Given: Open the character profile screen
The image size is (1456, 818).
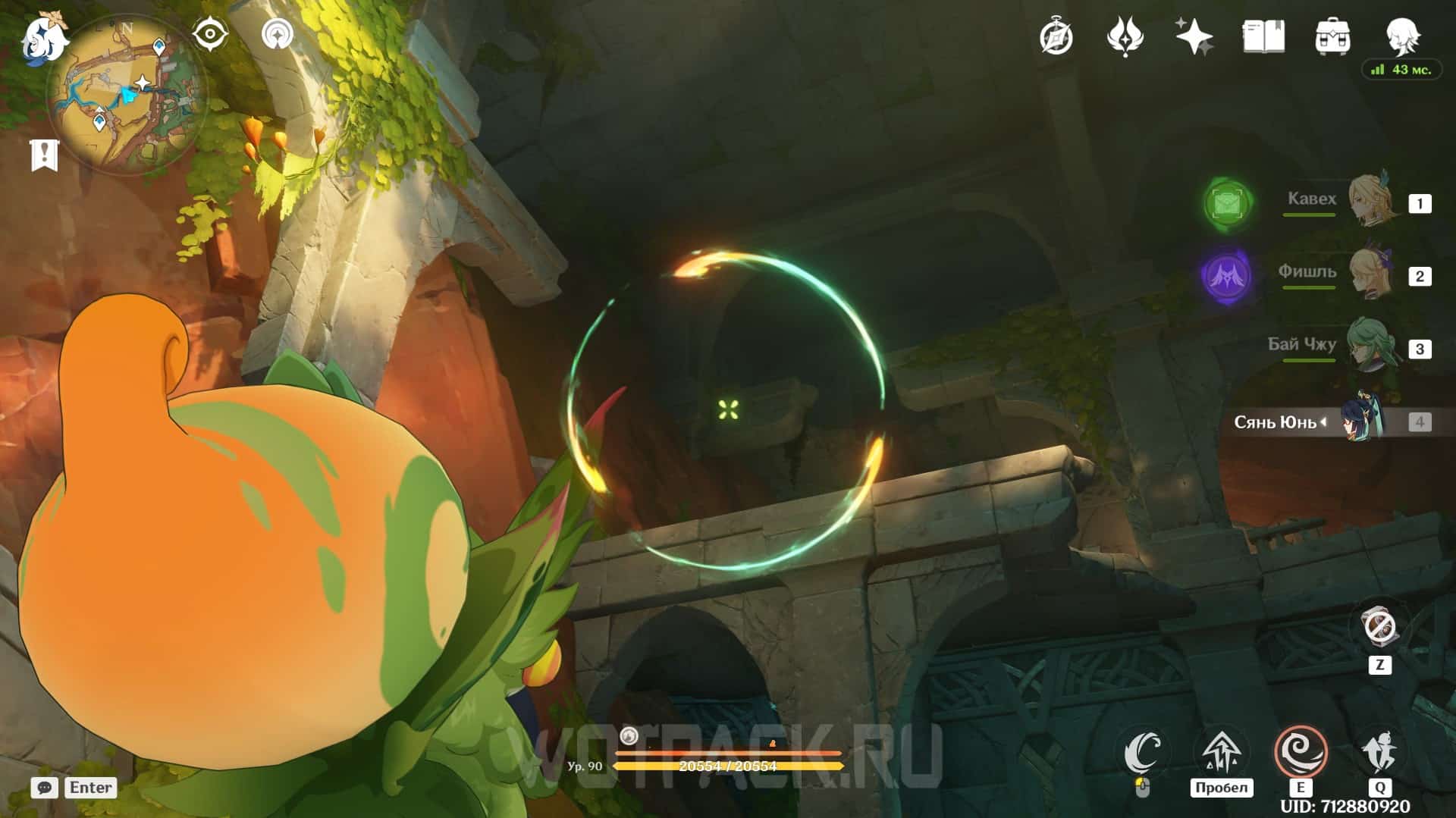Looking at the screenshot, I should click(1401, 35).
